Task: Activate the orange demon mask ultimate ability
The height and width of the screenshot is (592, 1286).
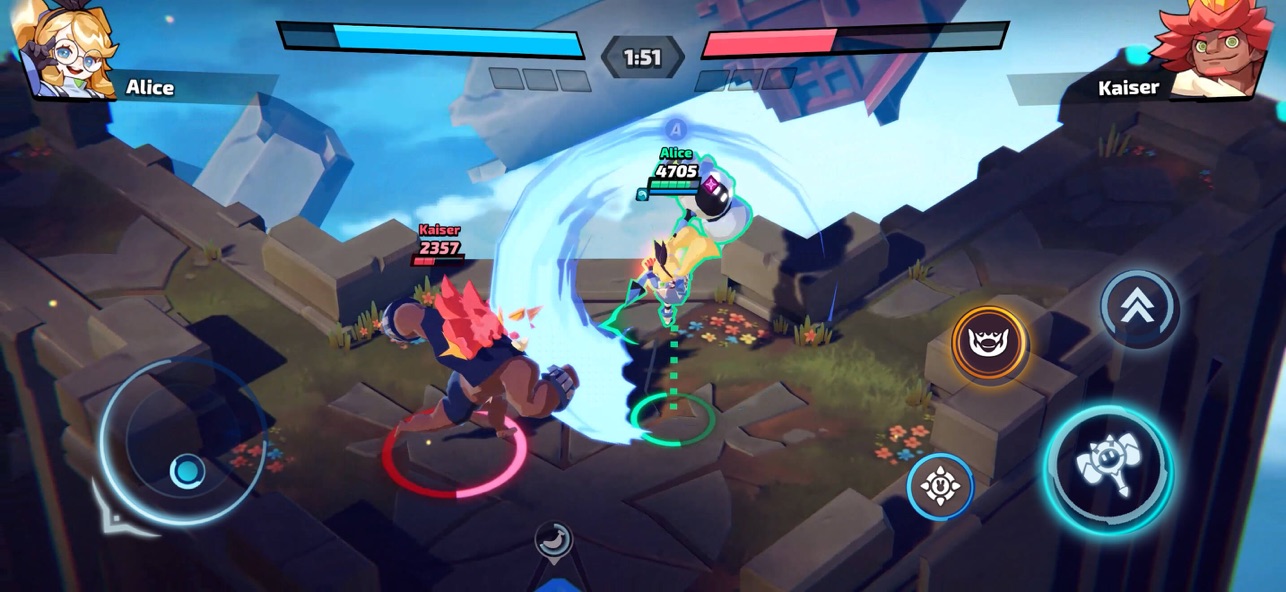Action: click(x=989, y=344)
